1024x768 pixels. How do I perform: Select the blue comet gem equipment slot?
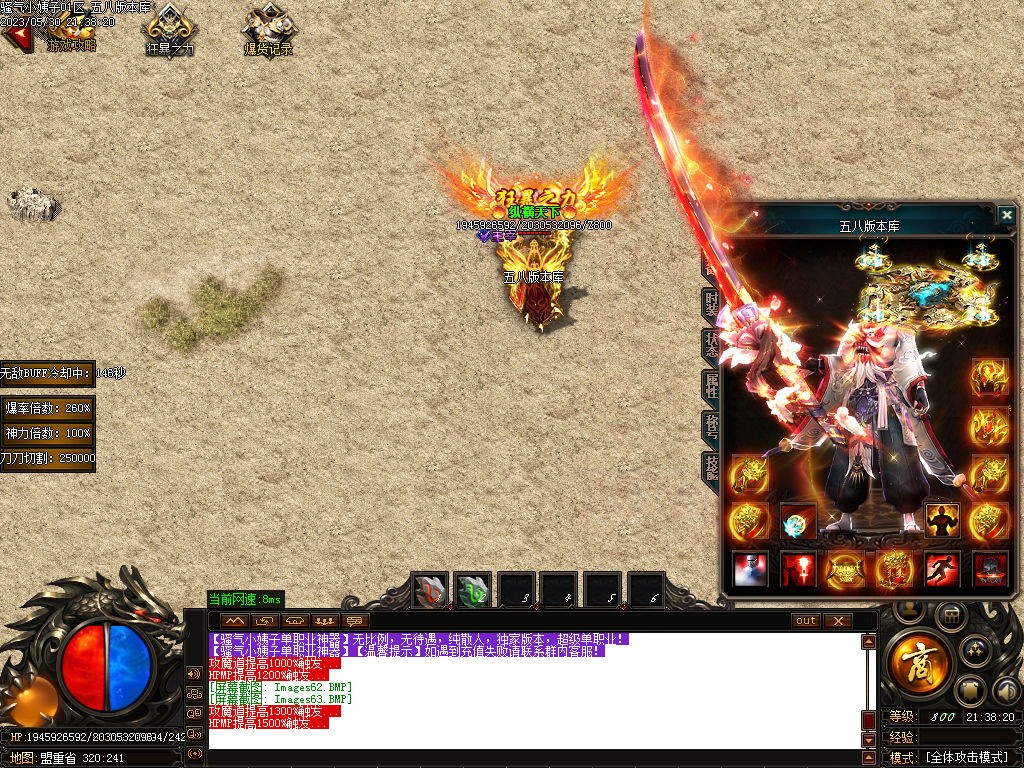pos(798,521)
